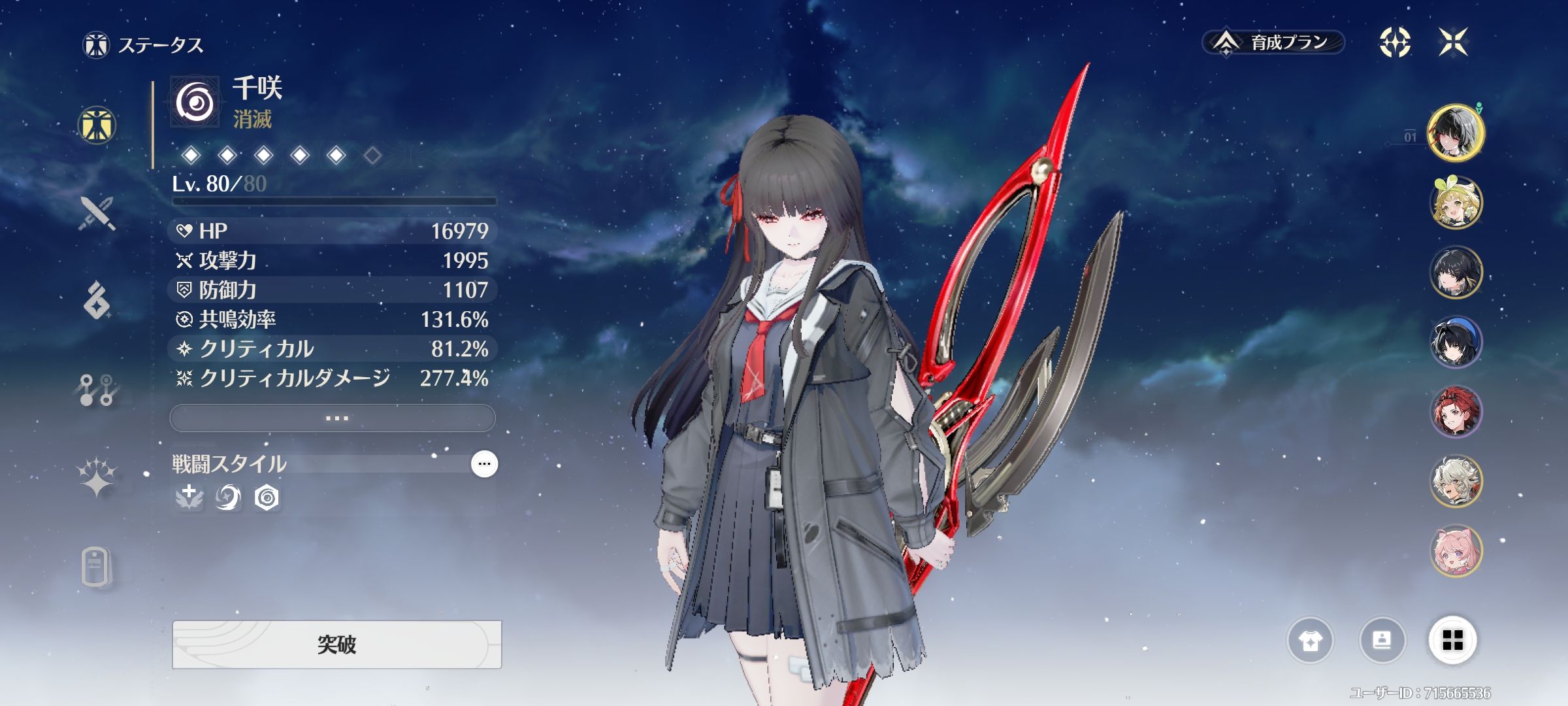This screenshot has width=1568, height=706.
Task: Click the four-square grid view button
Action: click(1452, 641)
